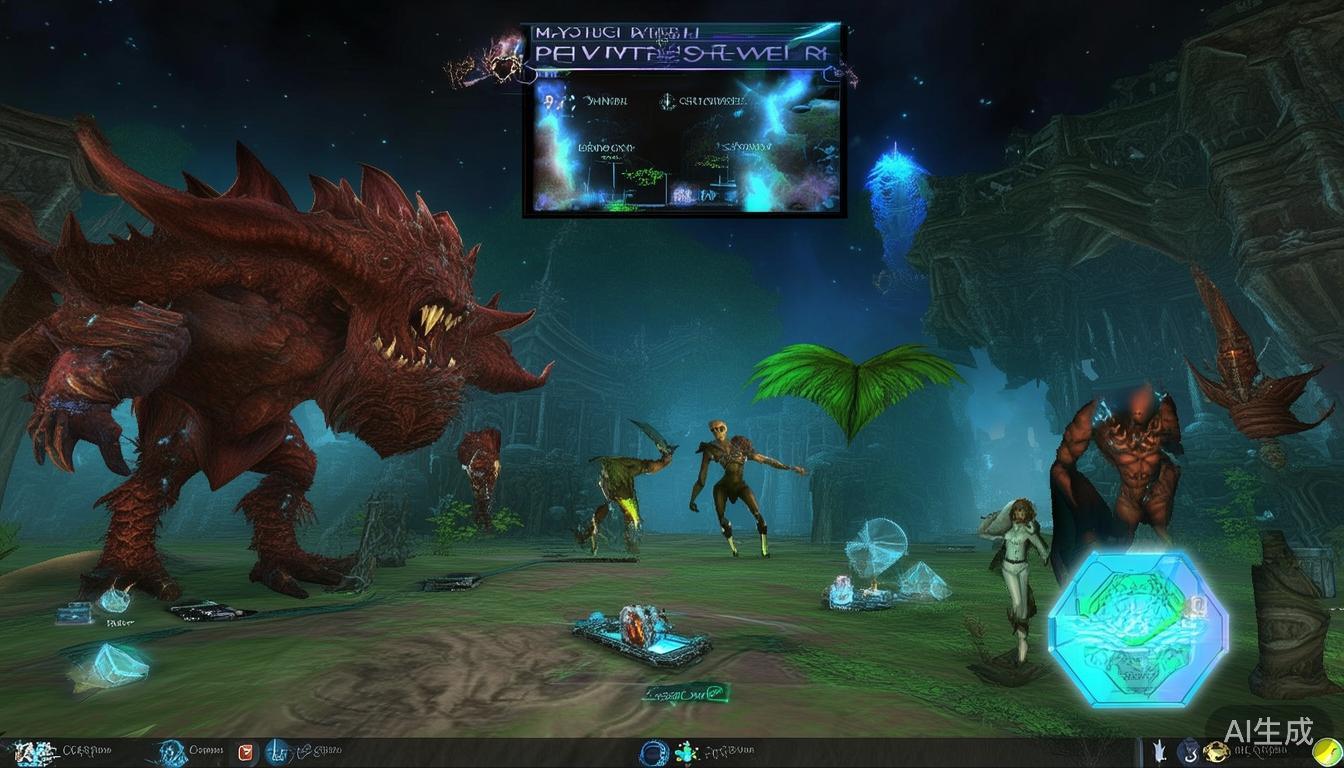
Task: Open the golden crab icon
Action: click(x=1215, y=752)
